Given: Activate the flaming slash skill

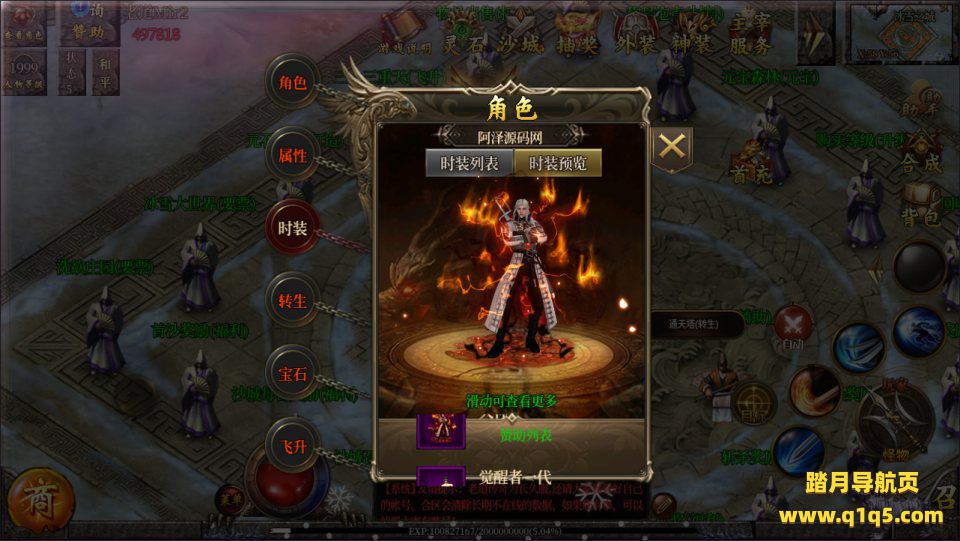Looking at the screenshot, I should pos(814,391).
